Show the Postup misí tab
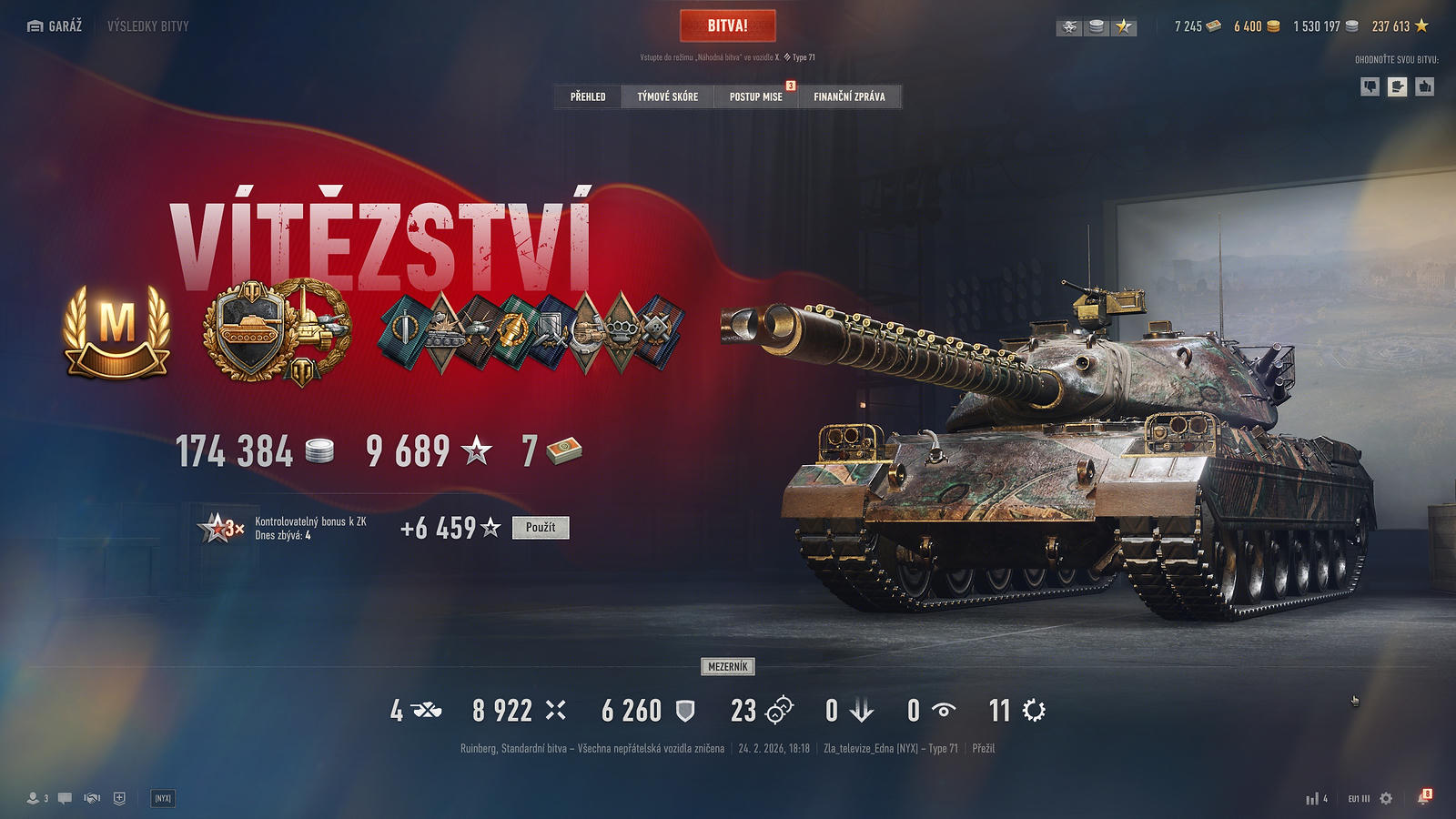This screenshot has height=819, width=1456. pos(755,96)
